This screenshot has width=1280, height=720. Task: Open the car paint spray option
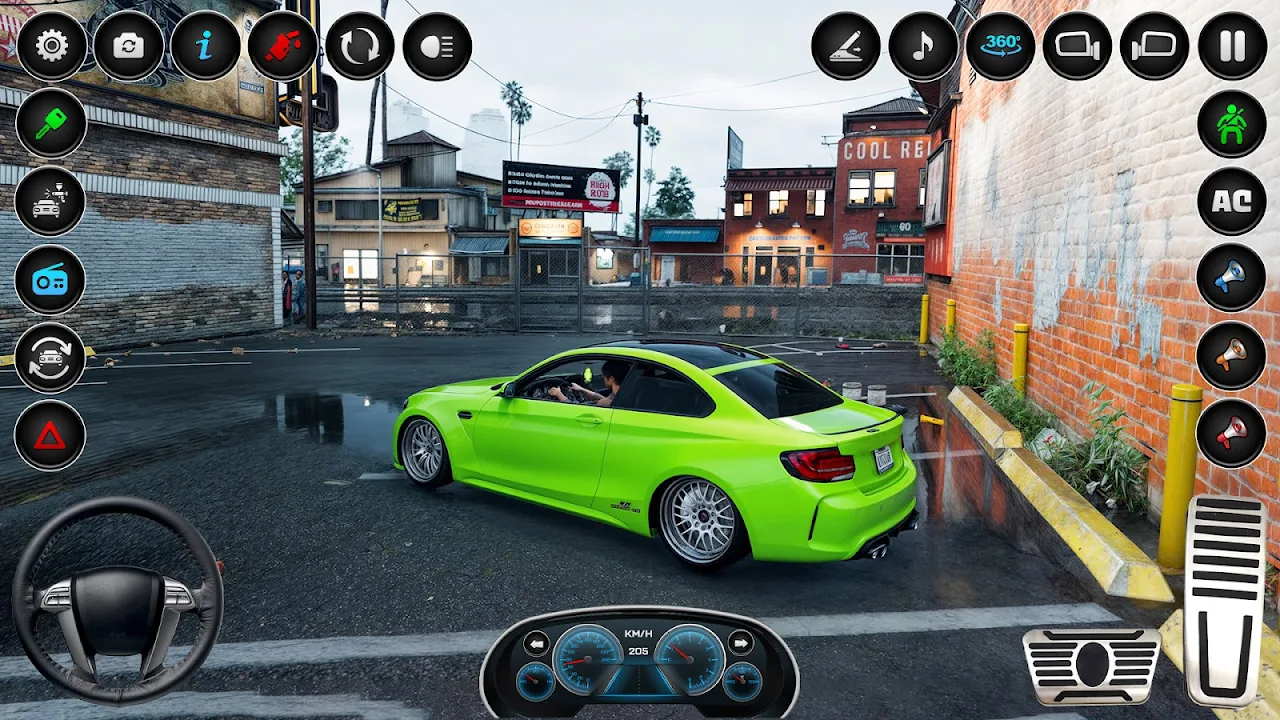pos(50,201)
